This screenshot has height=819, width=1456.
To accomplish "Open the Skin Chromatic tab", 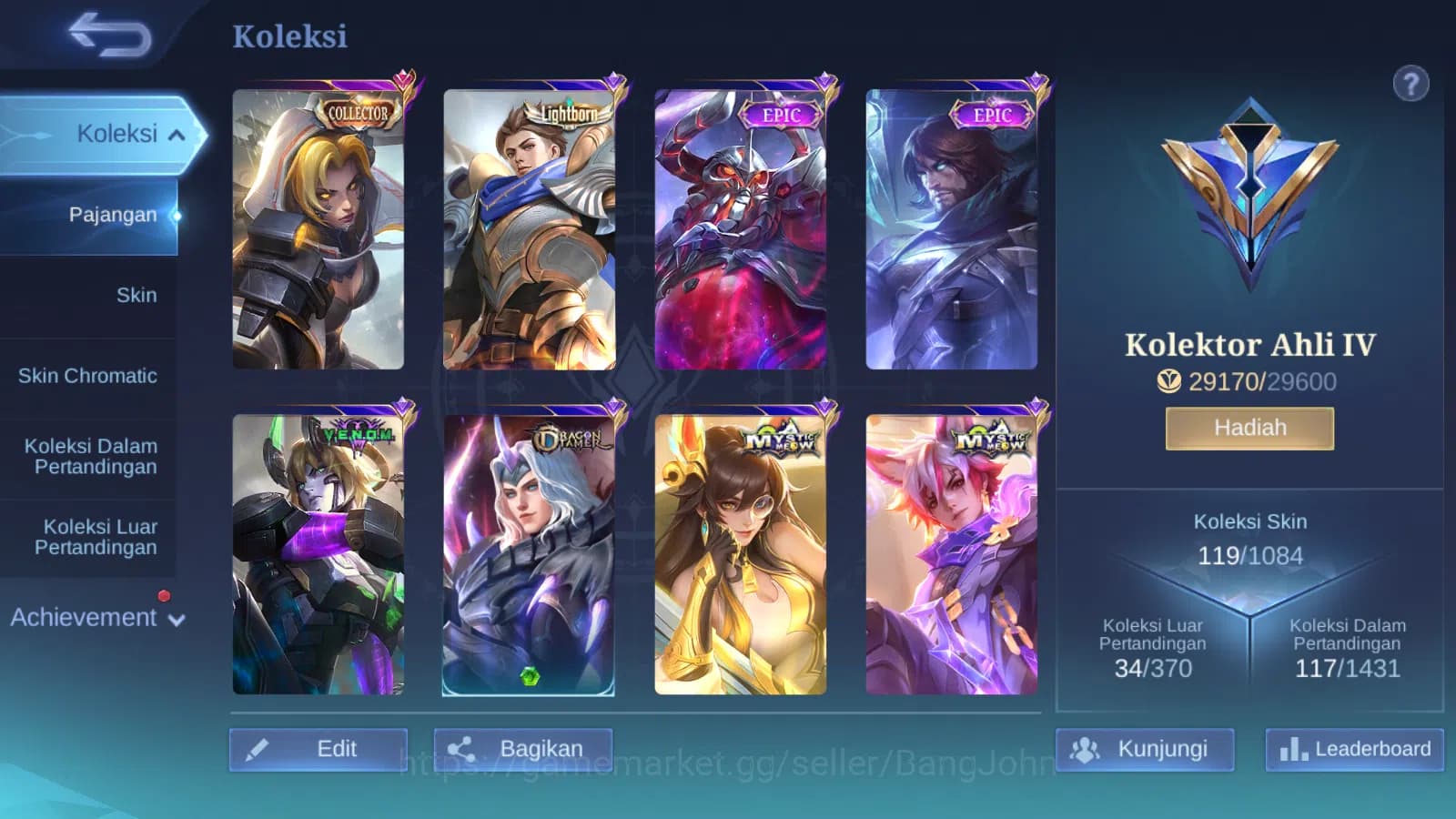I will 88,376.
